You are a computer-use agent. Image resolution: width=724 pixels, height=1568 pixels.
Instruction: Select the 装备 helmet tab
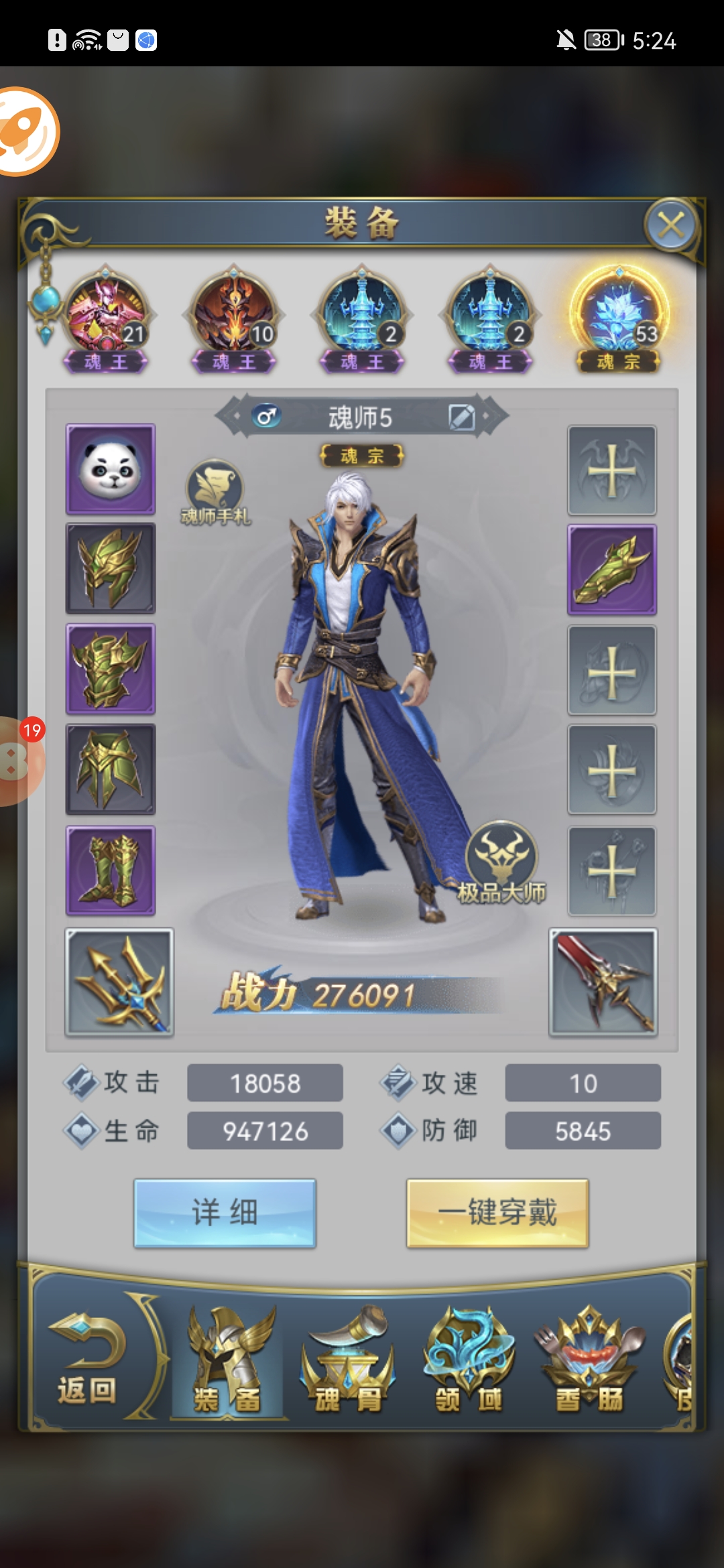tap(228, 1360)
